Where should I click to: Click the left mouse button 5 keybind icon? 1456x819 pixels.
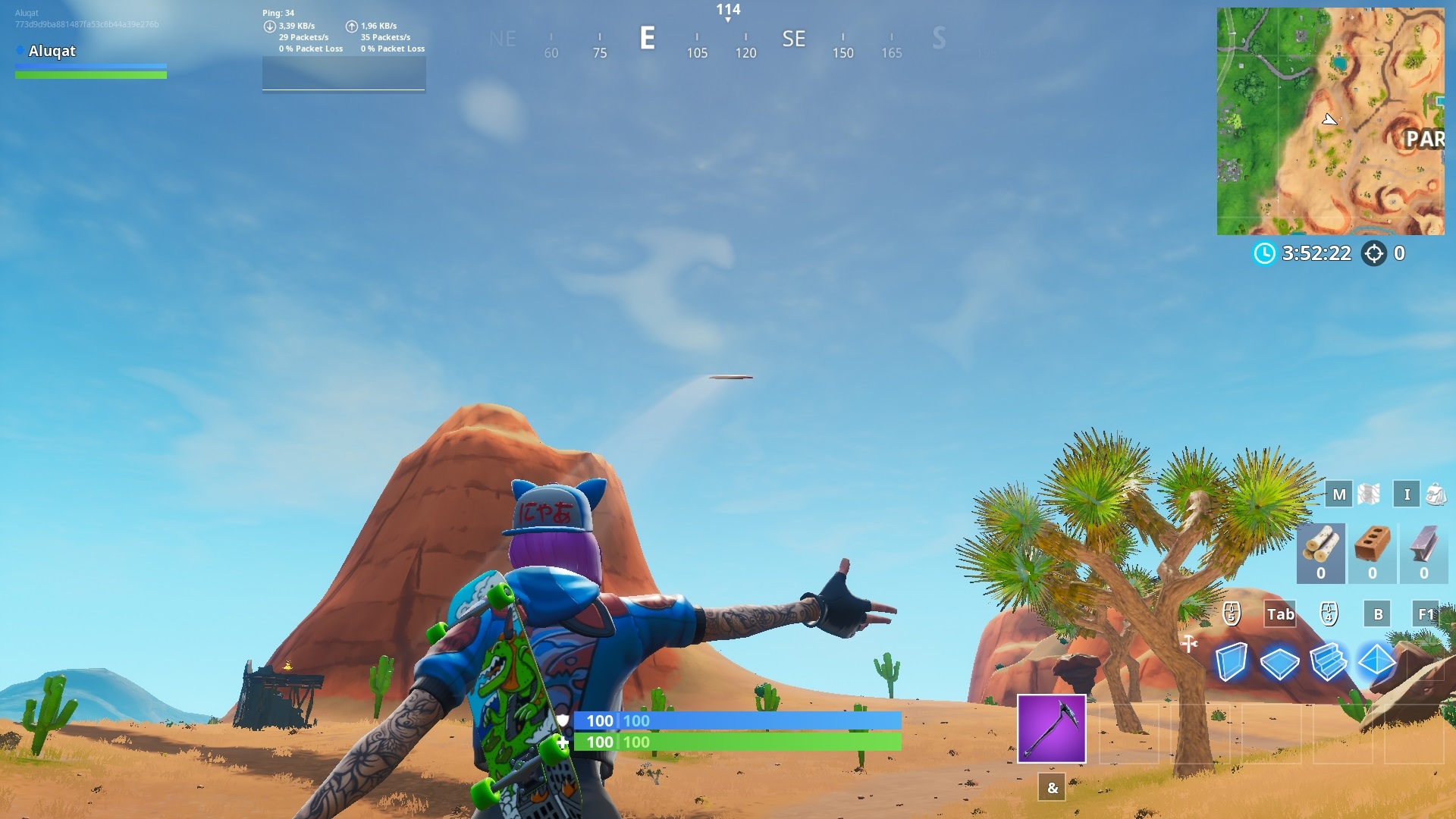pyautogui.click(x=1231, y=614)
